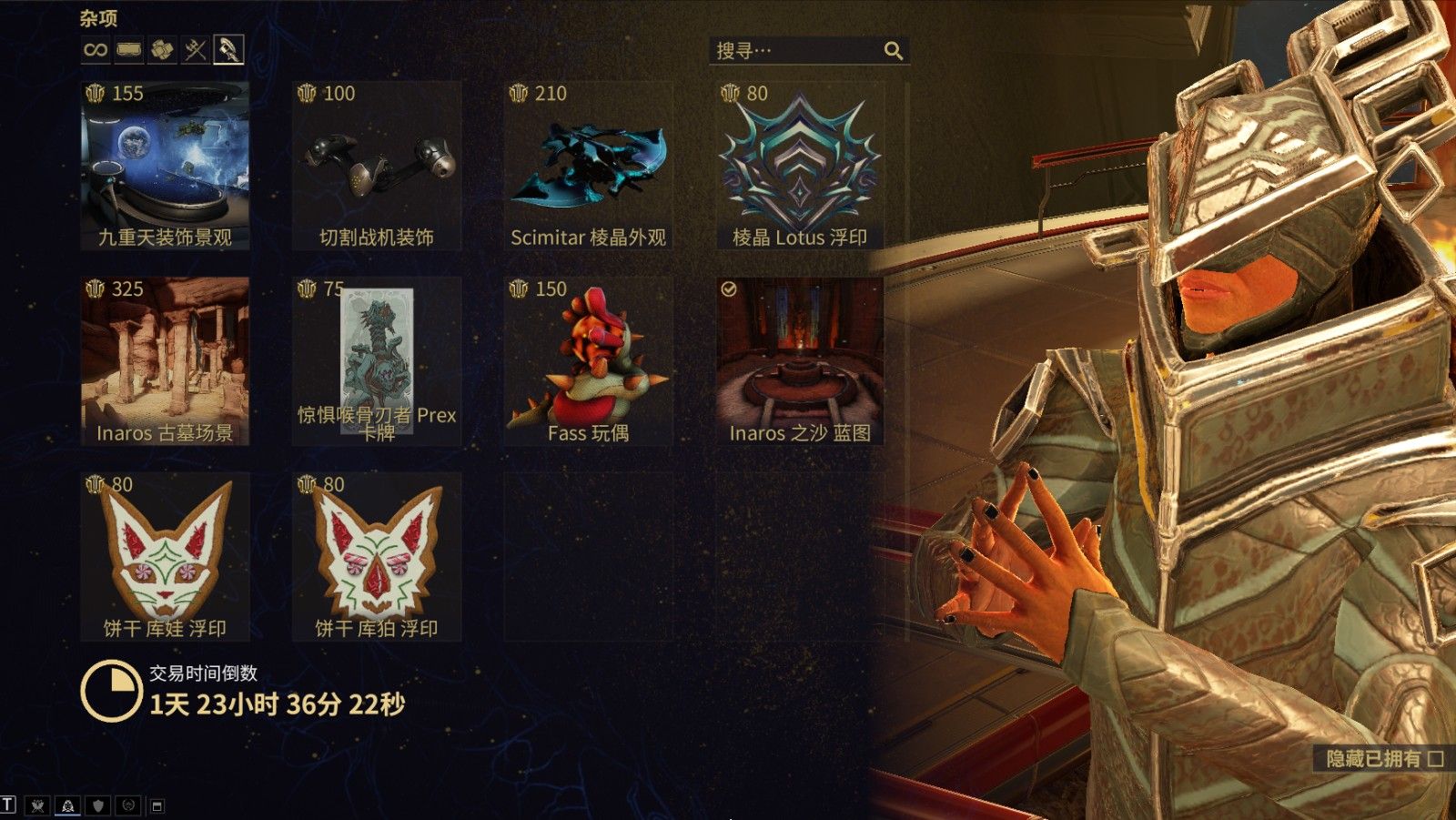Switch to the crossed weapons category tab
Viewport: 1456px width, 820px height.
click(195, 50)
